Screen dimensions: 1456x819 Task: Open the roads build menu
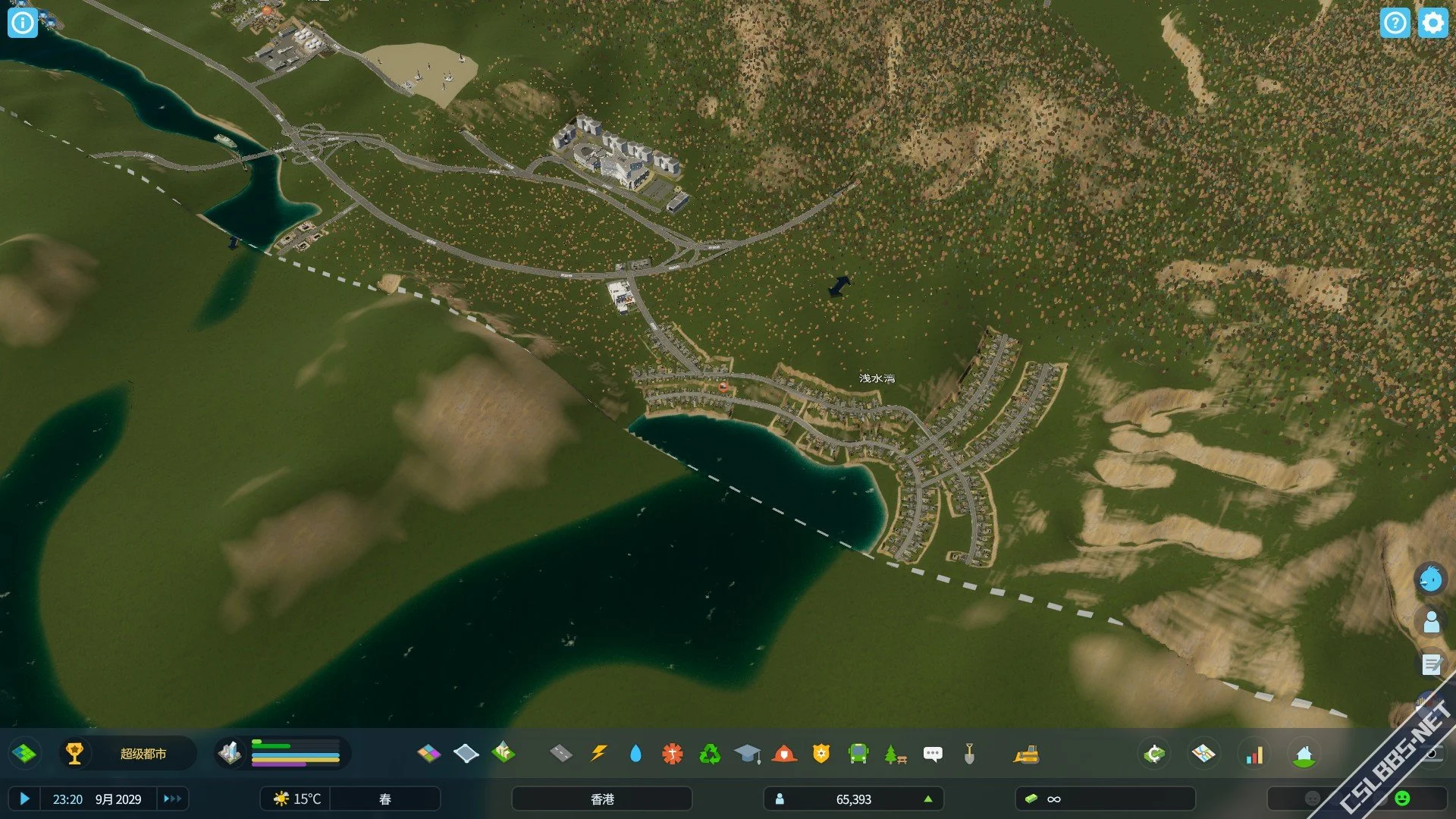click(x=560, y=754)
